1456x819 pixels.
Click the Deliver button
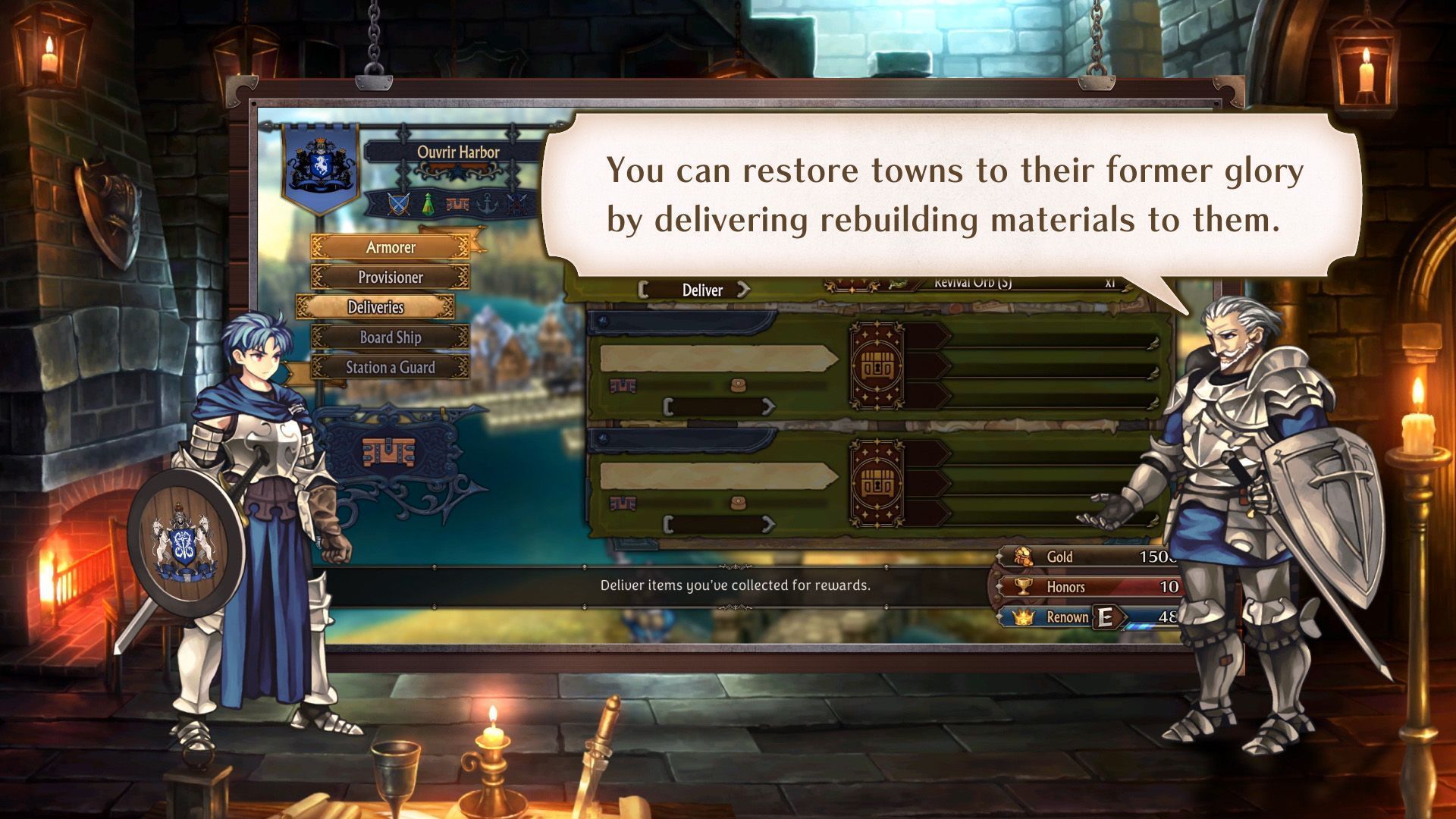(702, 290)
